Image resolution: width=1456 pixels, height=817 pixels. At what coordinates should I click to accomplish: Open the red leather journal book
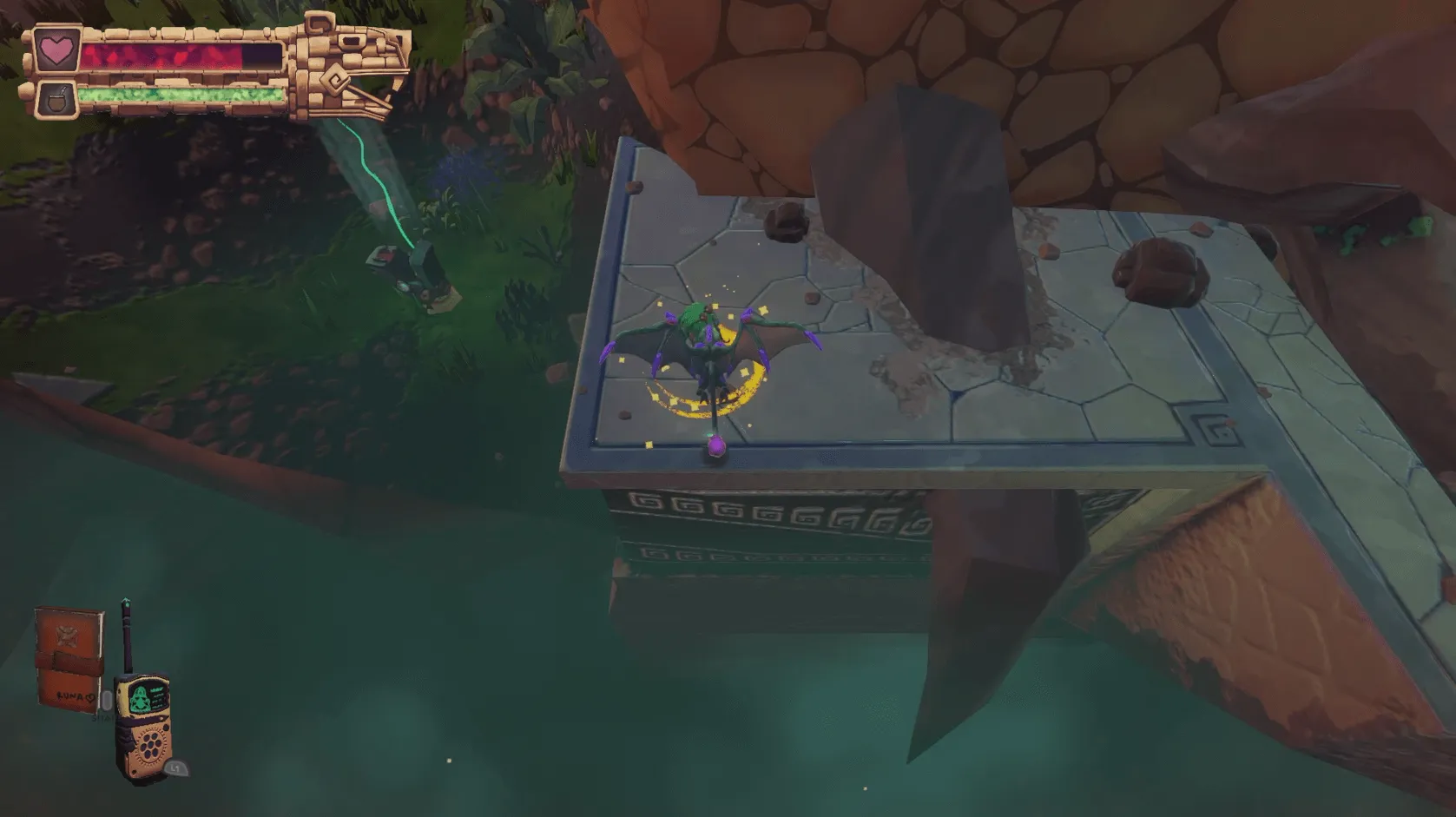point(68,659)
